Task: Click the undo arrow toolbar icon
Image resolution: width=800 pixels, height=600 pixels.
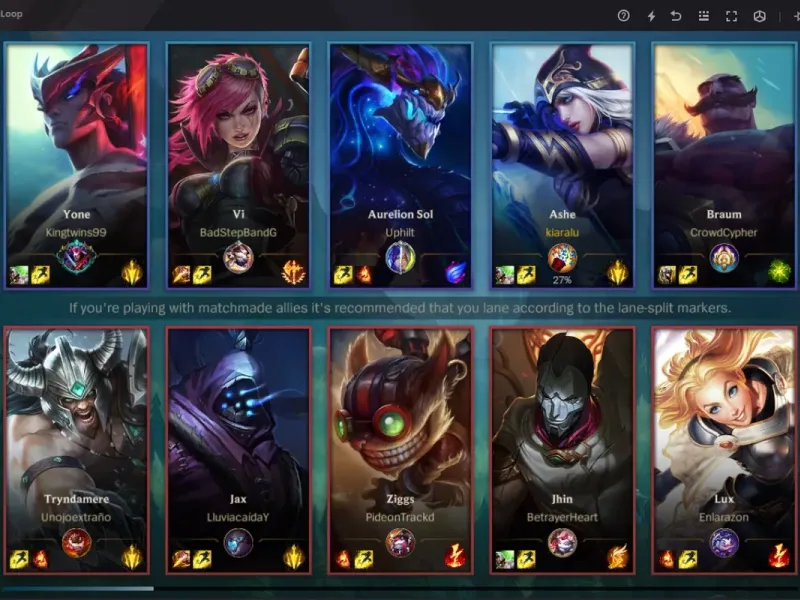Action: tap(677, 16)
